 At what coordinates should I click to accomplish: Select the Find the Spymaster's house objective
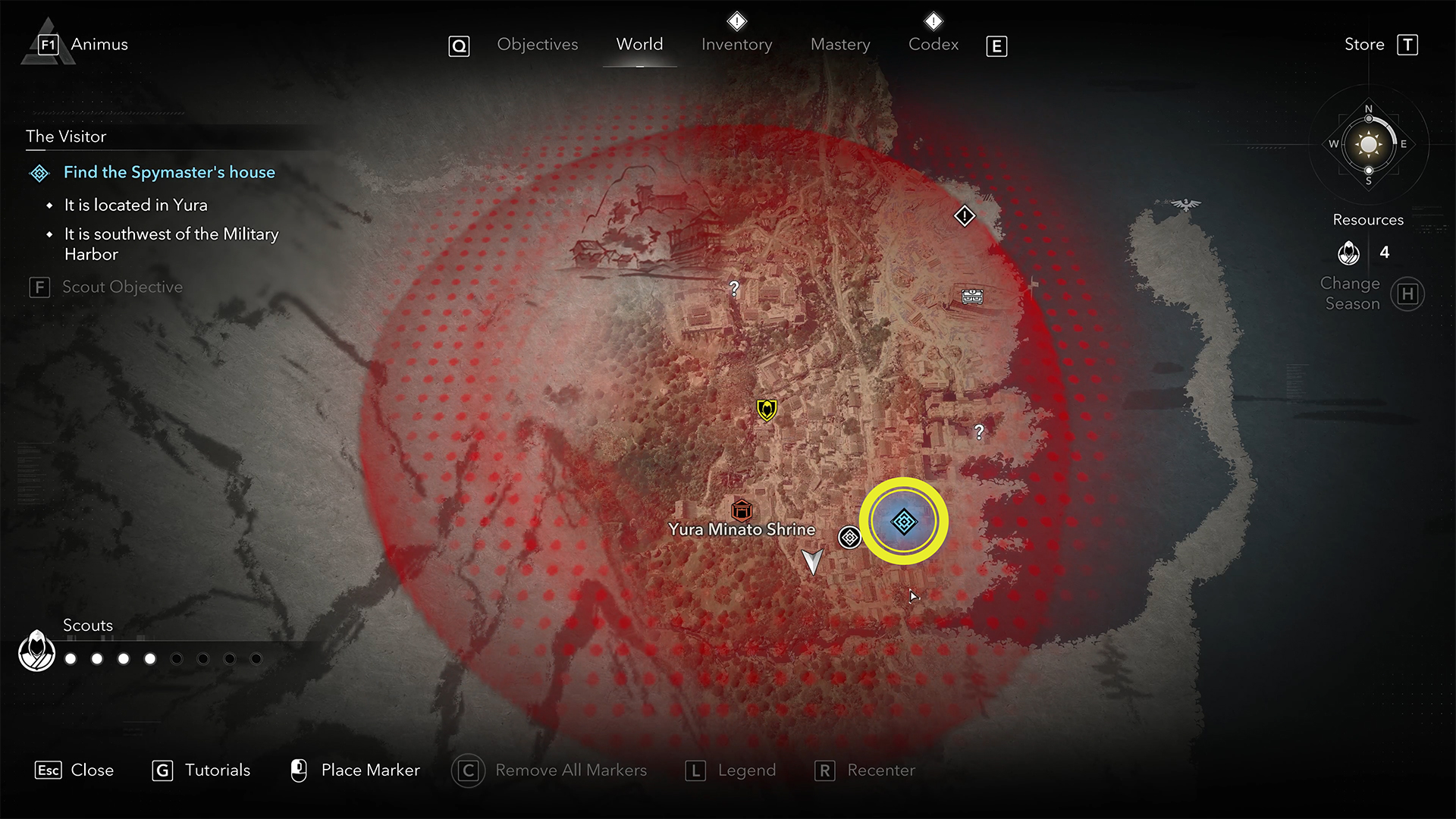[x=169, y=172]
